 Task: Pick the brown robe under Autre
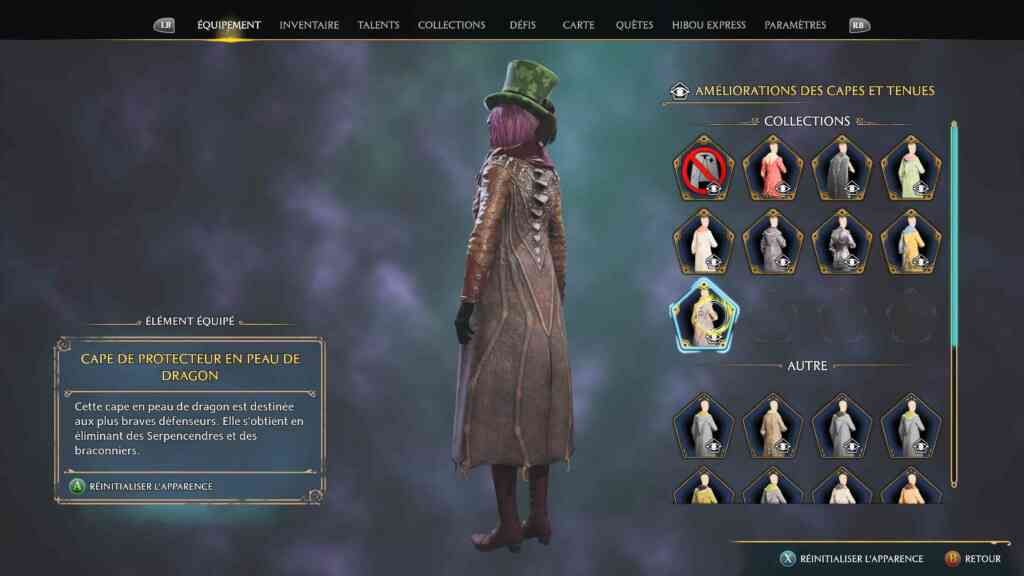pos(773,426)
